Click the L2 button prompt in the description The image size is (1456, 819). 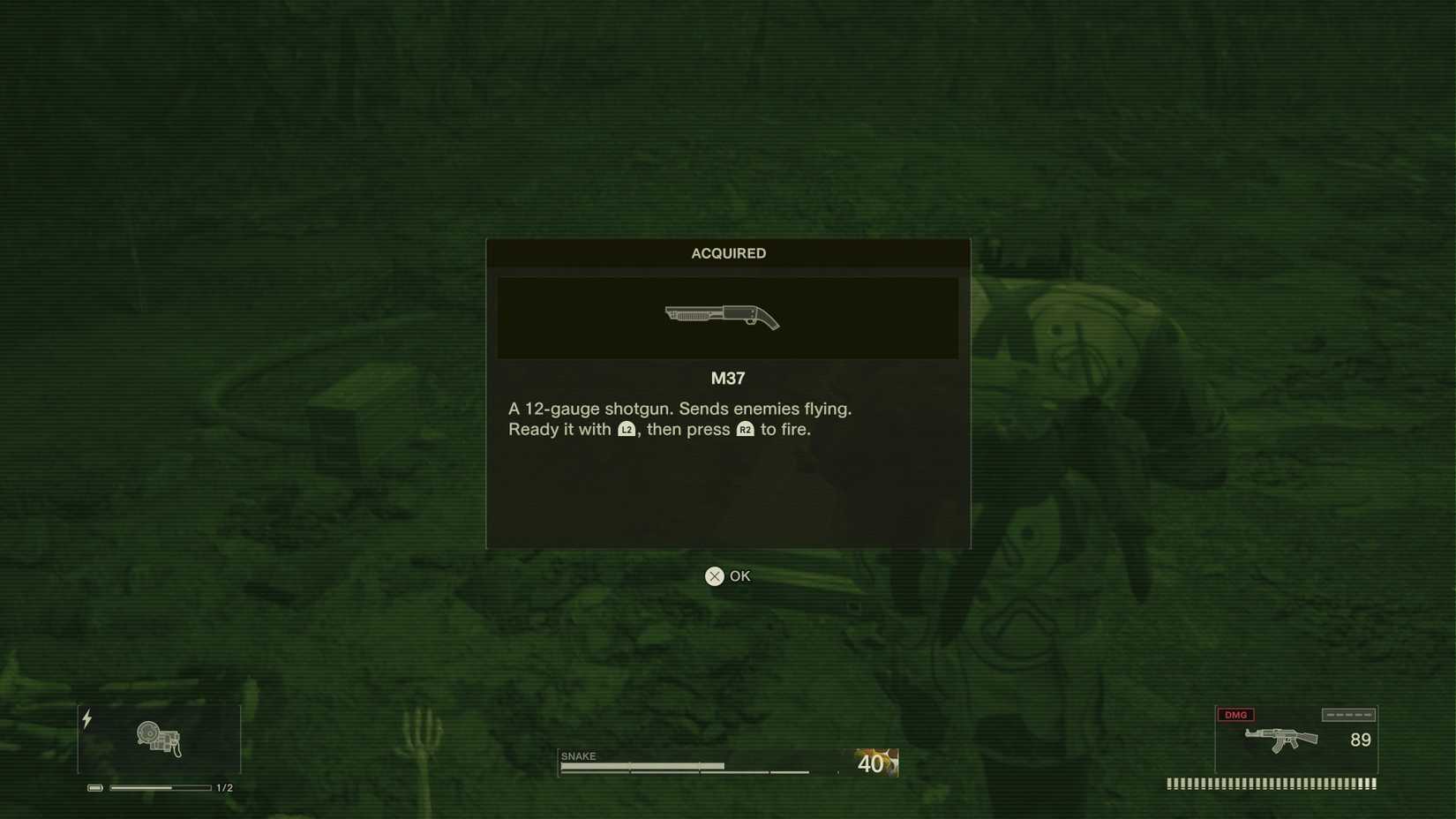(627, 430)
